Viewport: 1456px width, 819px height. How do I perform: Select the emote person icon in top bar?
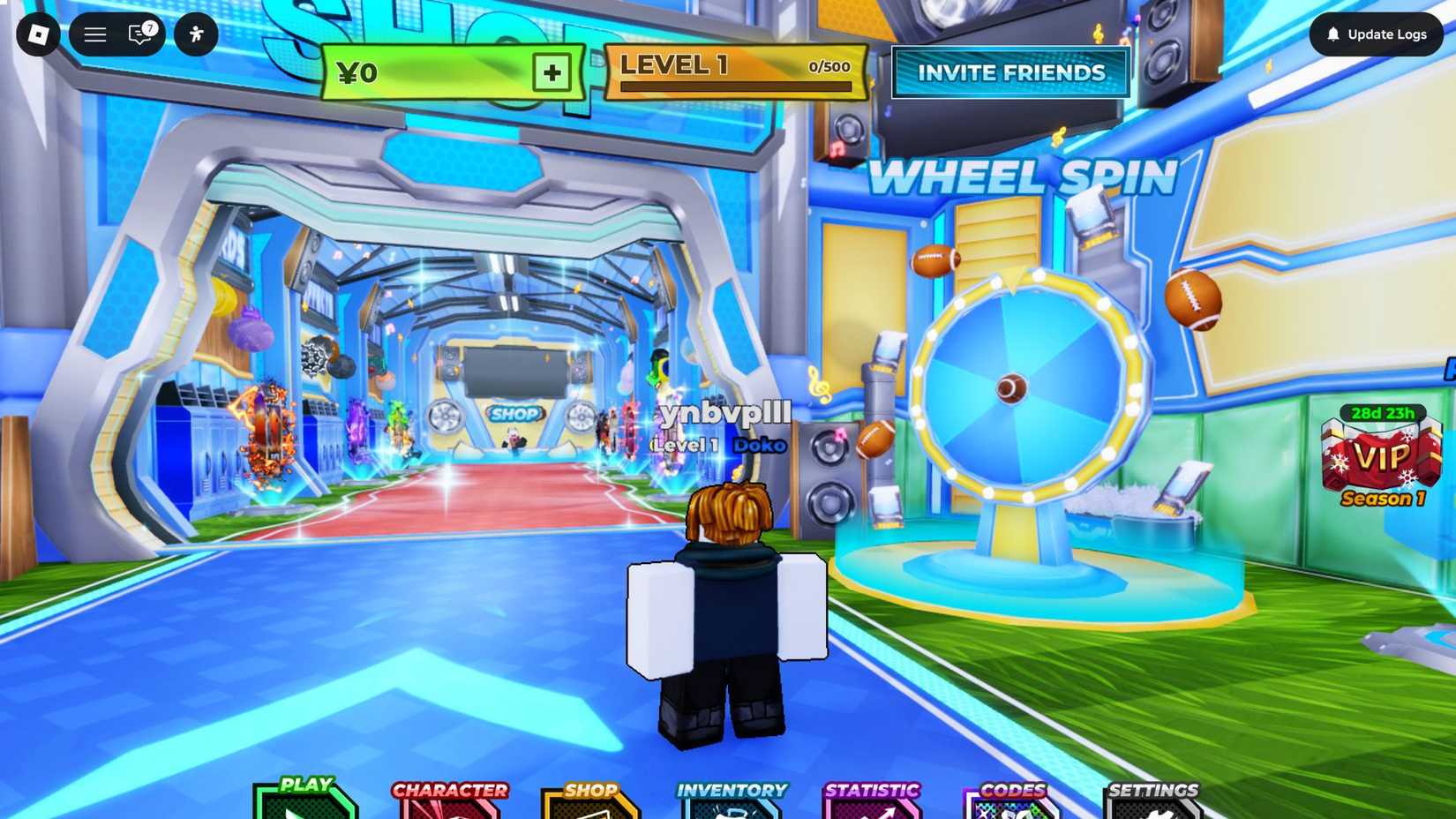click(196, 34)
